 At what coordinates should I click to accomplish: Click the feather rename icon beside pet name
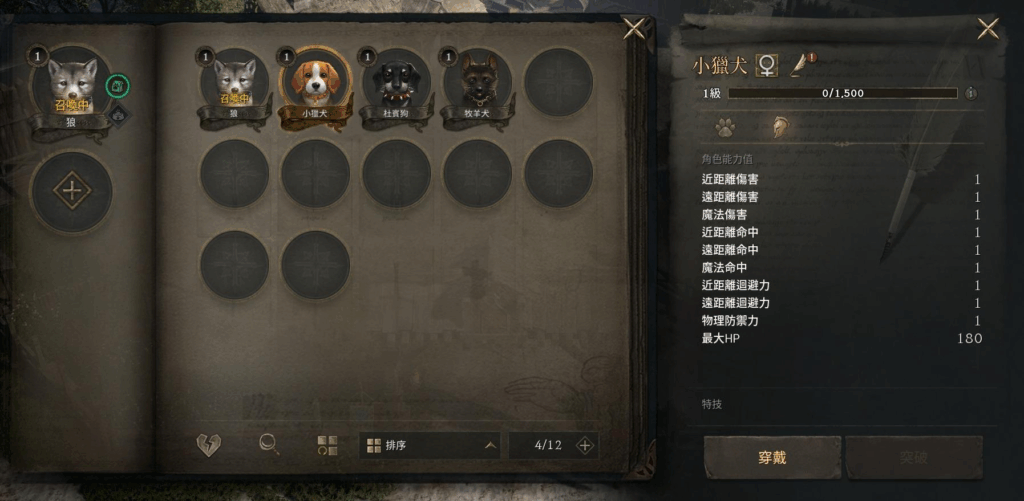802,65
